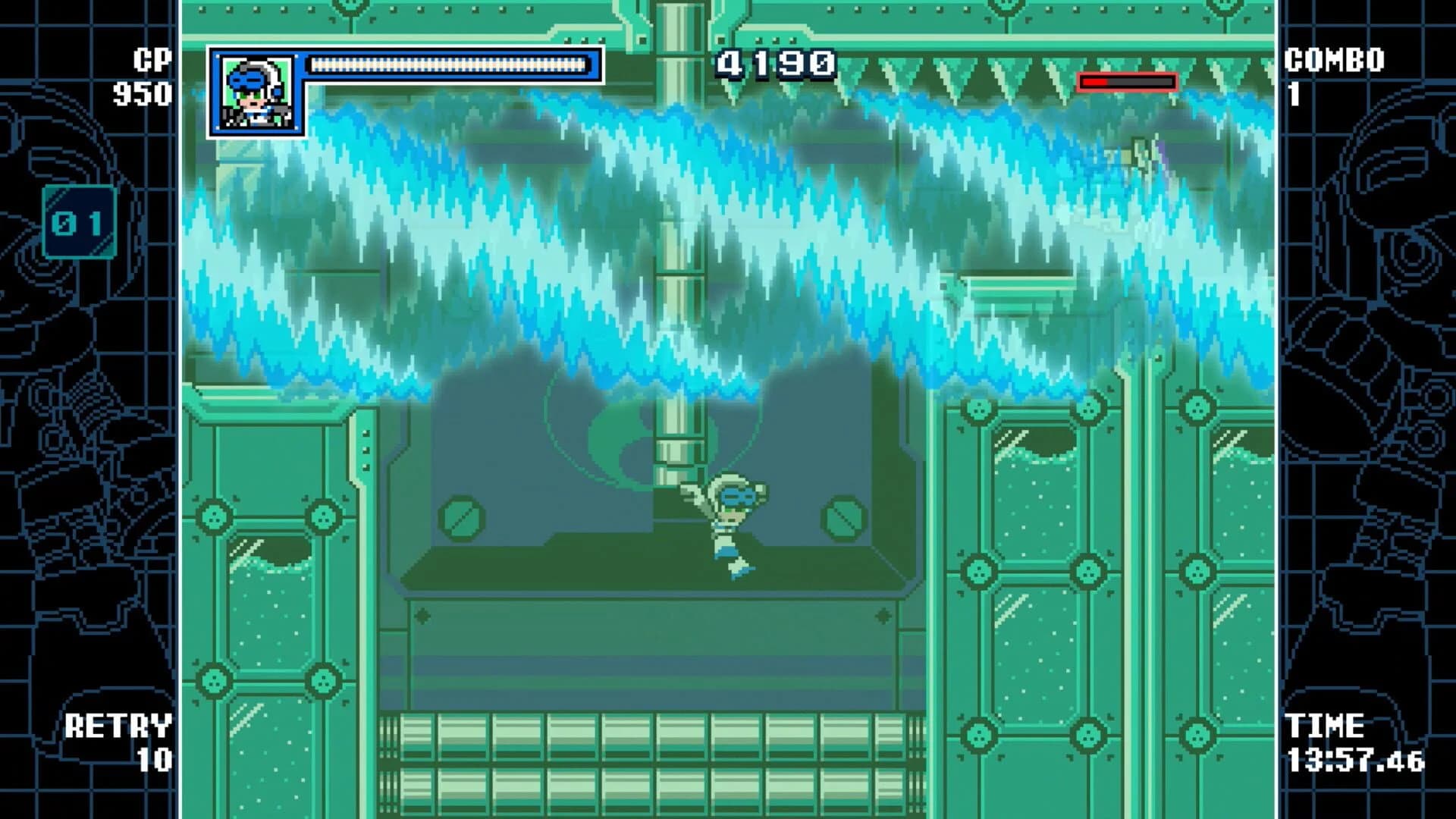Click the score display showing 4190
This screenshot has height=819, width=1456.
(x=773, y=64)
